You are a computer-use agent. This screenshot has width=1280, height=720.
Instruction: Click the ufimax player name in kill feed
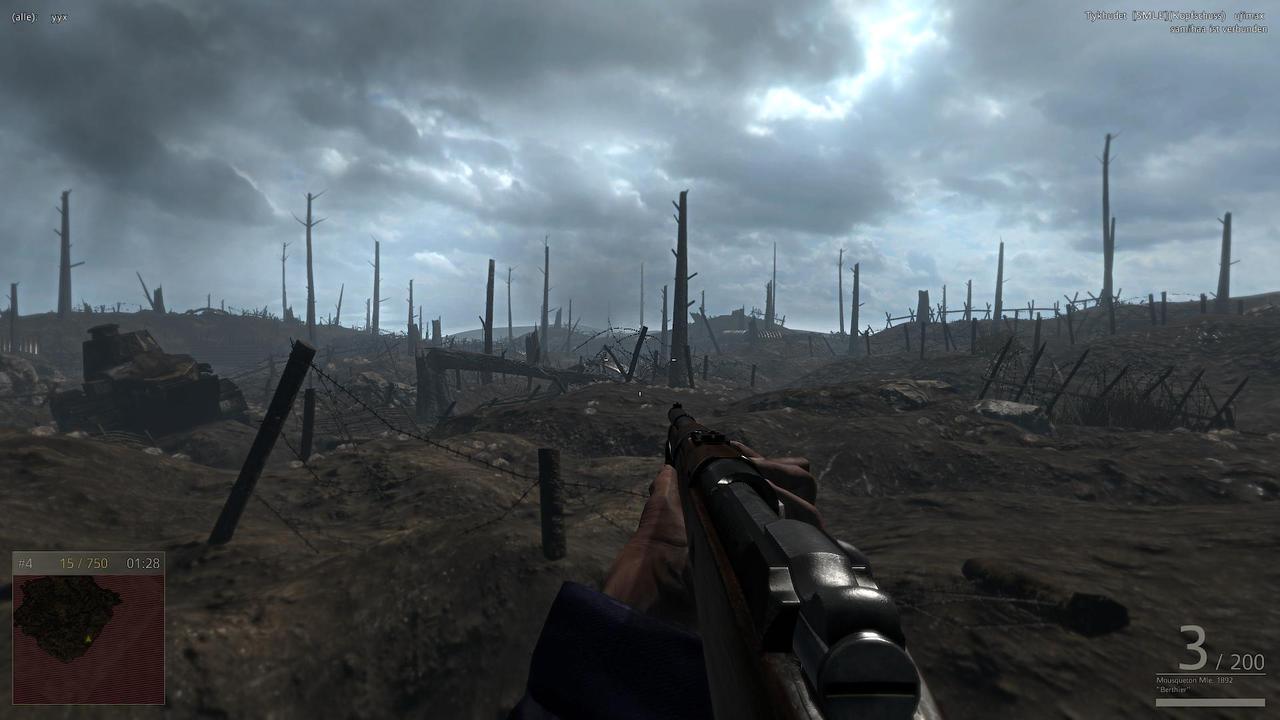[1249, 16]
